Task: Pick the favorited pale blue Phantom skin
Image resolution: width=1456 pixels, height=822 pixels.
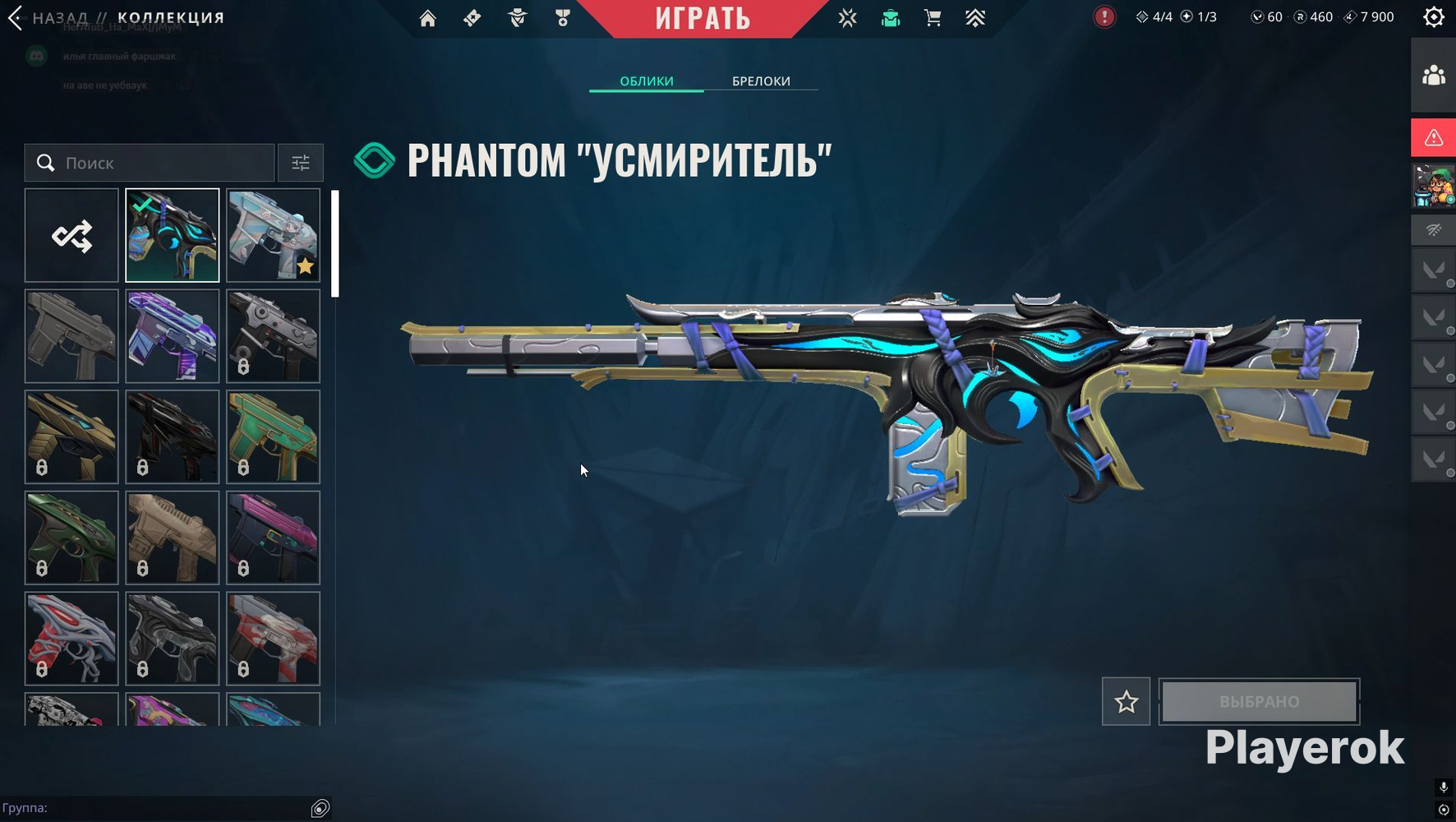Action: click(x=273, y=236)
